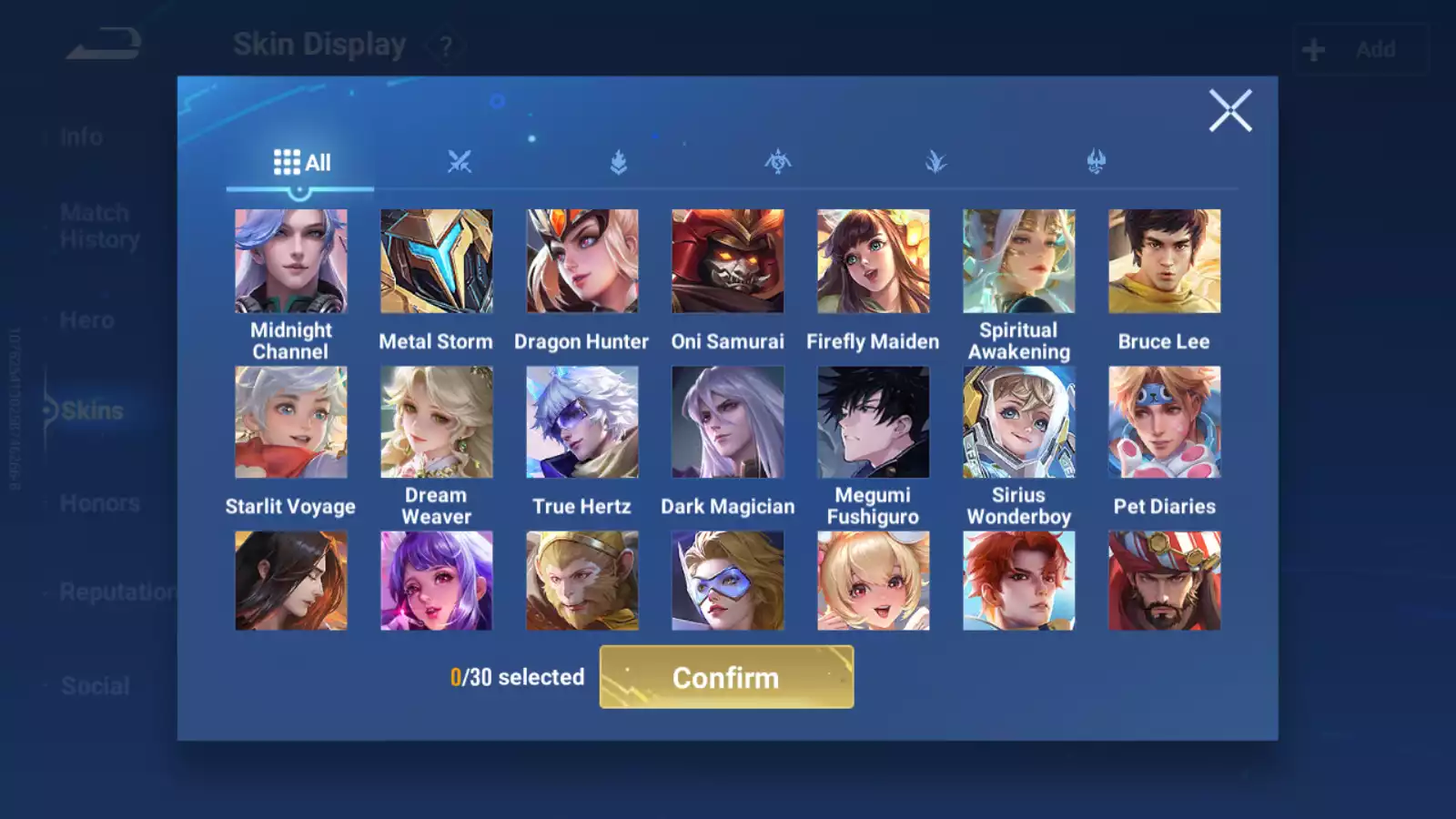Select the Spiritual Awakening skin
The height and width of the screenshot is (819, 1456).
point(1019,261)
